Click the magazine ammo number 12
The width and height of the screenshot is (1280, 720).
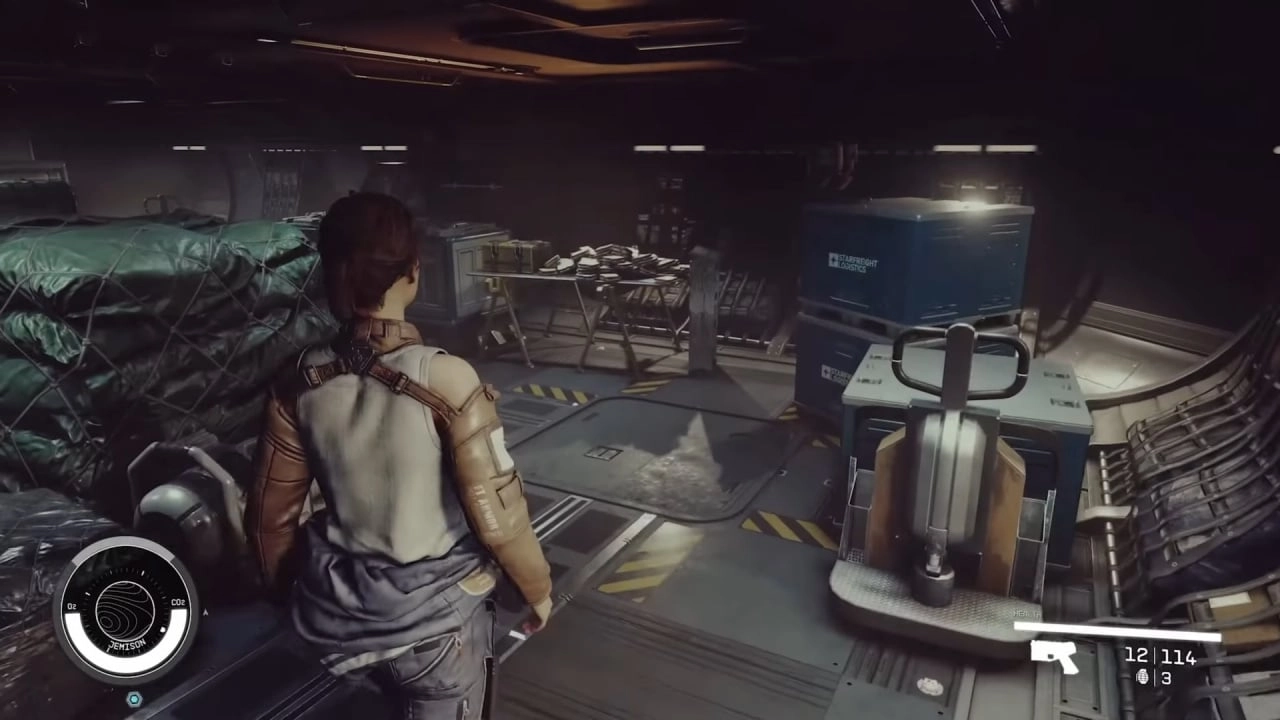point(1136,657)
